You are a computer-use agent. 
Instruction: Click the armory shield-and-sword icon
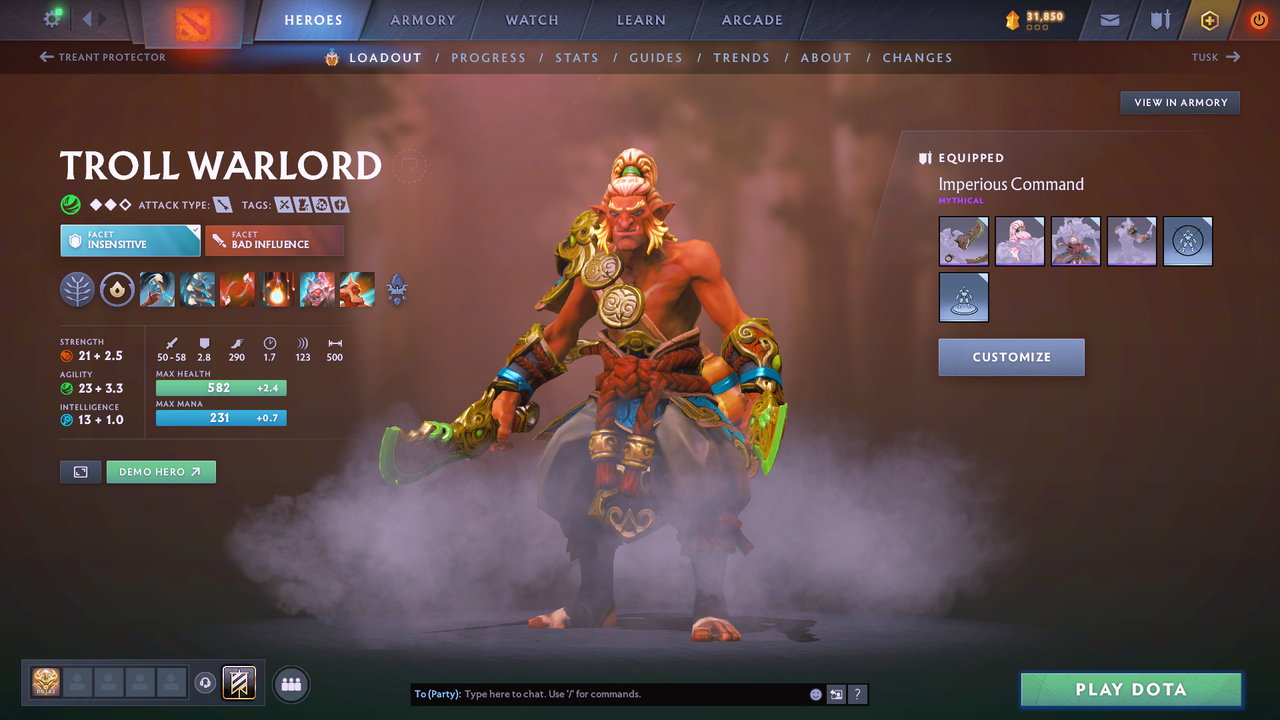pos(1158,20)
